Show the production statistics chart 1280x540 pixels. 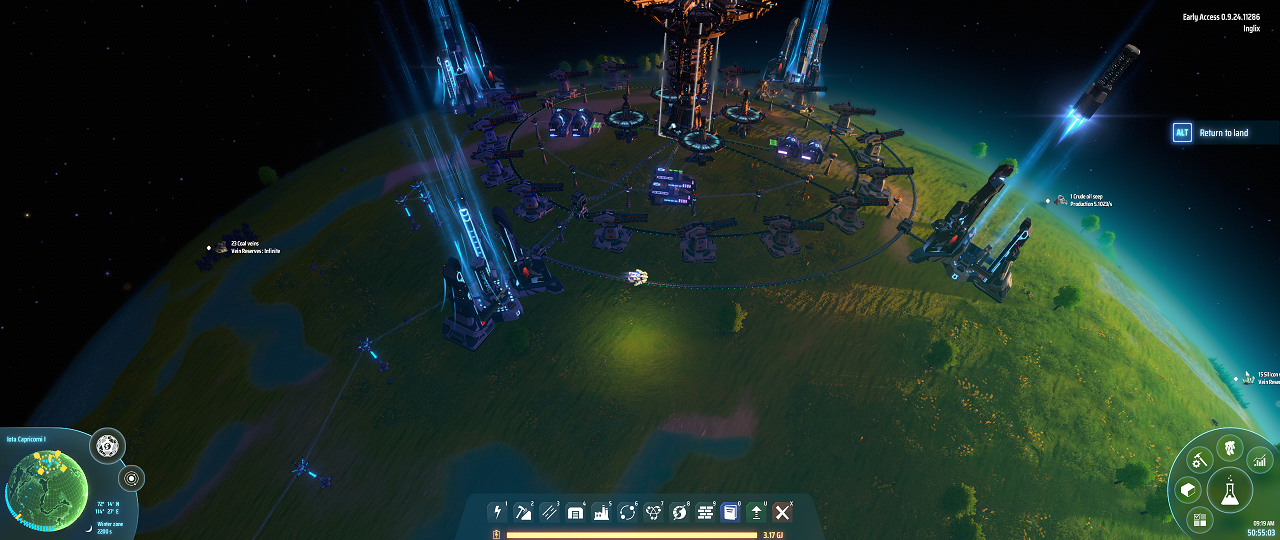click(x=1260, y=460)
